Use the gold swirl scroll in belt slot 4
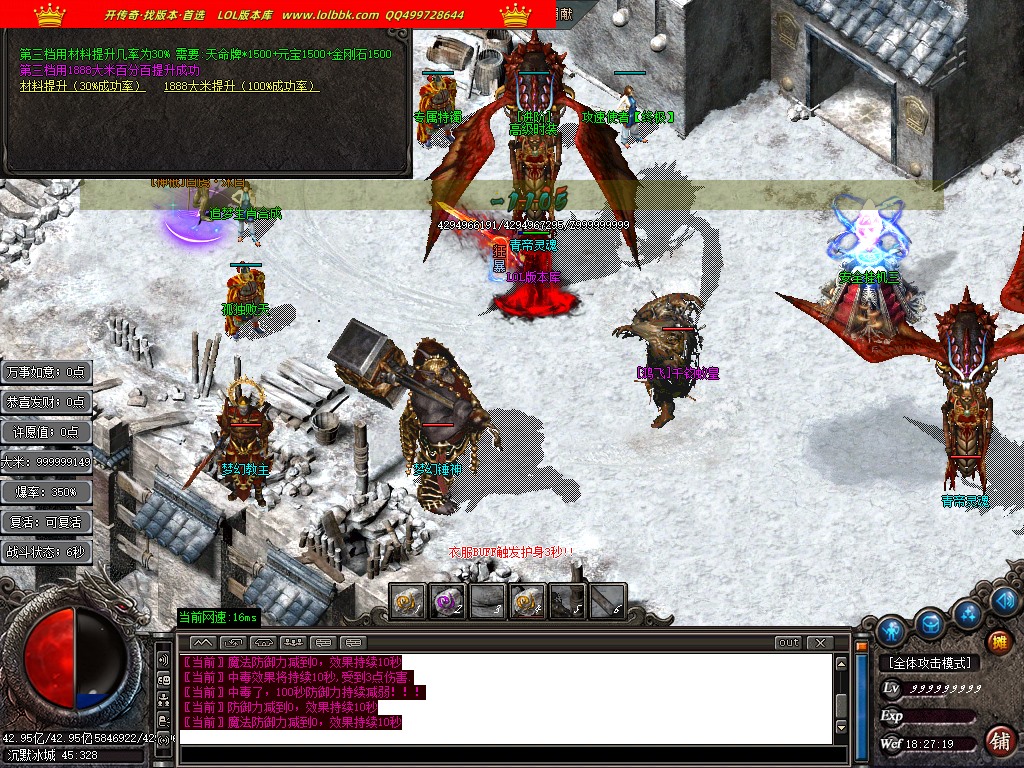 [527, 601]
